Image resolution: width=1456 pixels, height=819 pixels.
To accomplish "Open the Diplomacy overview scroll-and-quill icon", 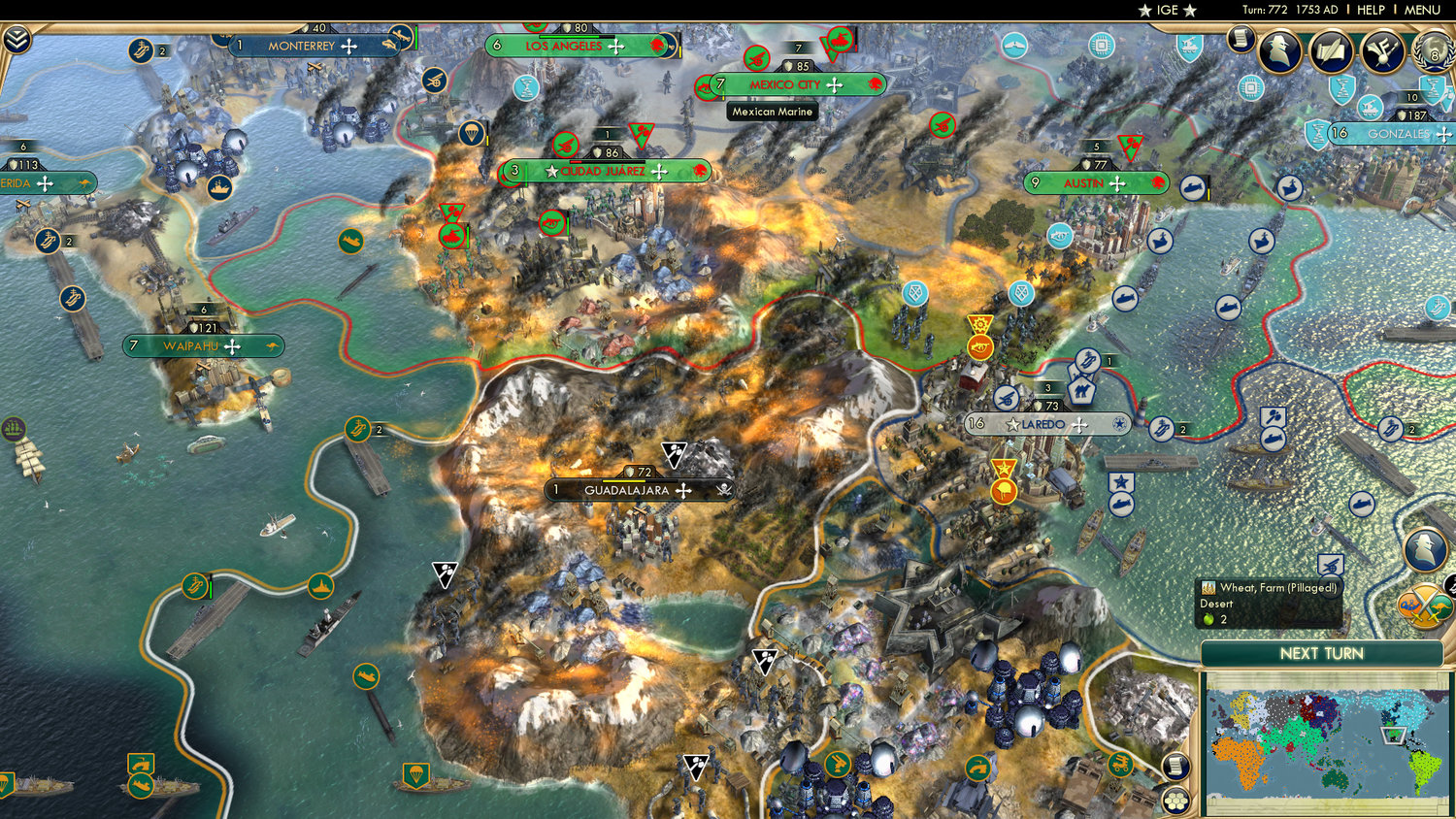I will (1328, 51).
